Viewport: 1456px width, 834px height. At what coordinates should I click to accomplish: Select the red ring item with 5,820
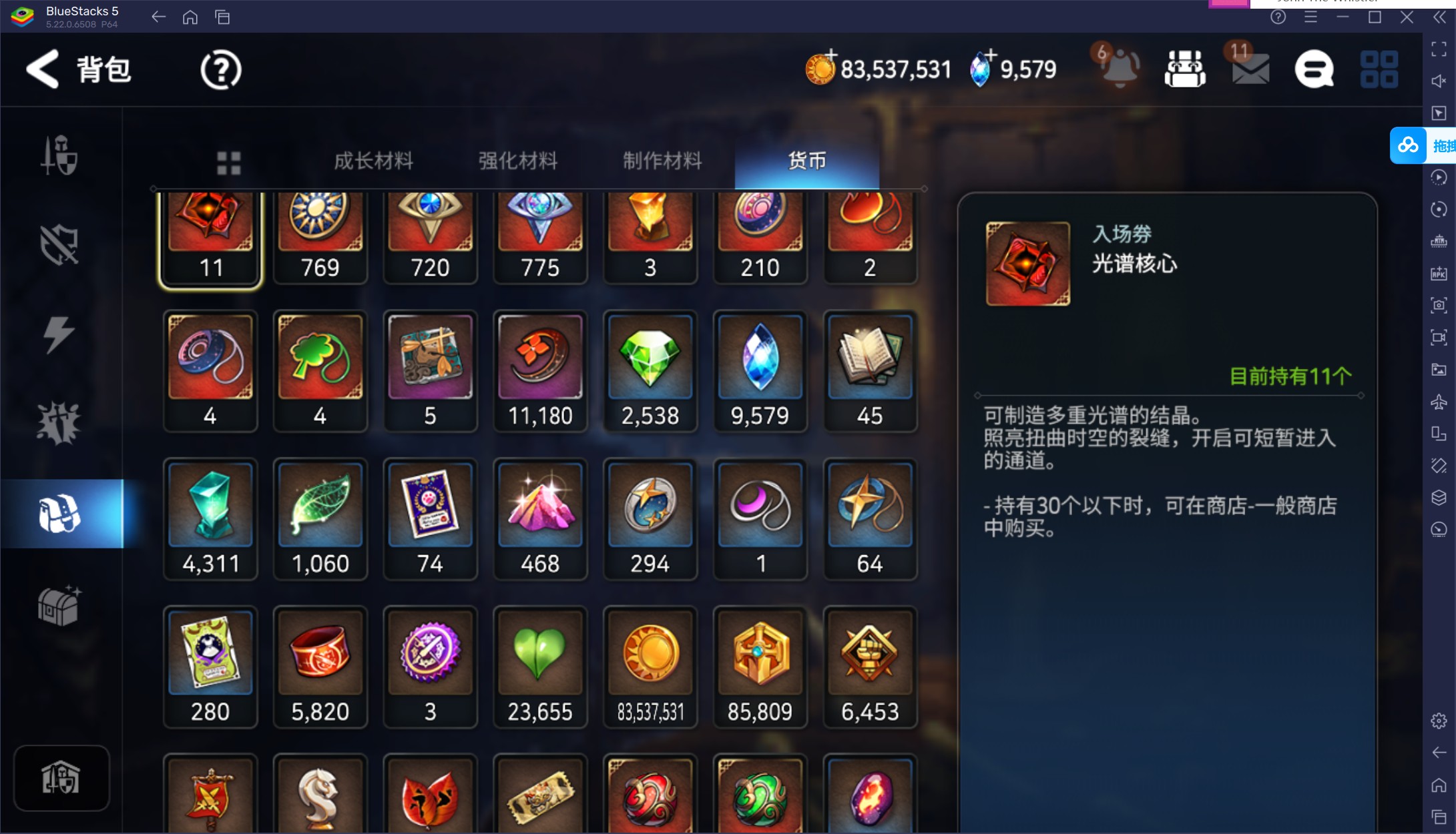[320, 667]
